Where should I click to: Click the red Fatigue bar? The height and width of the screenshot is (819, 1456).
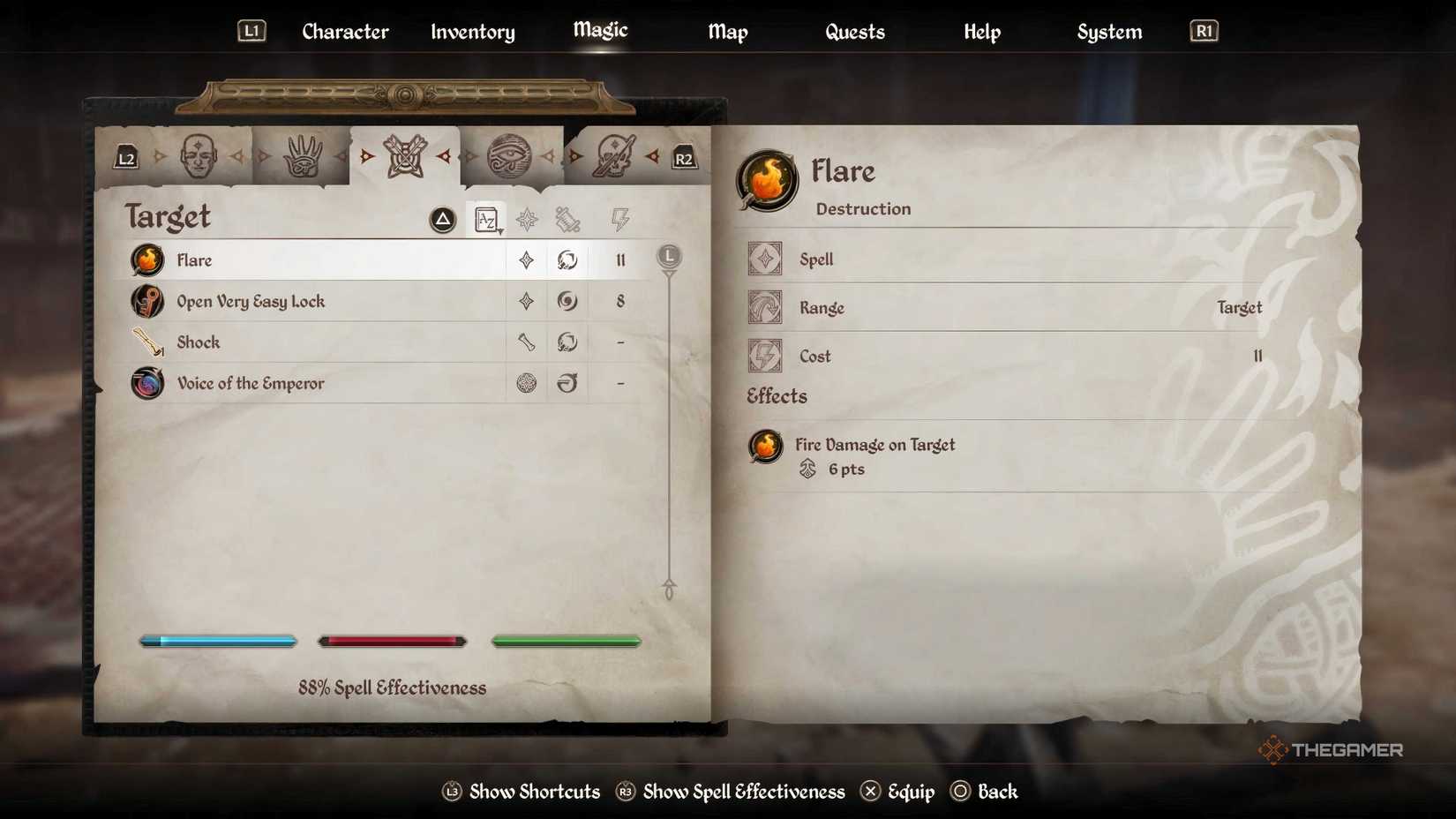(x=392, y=641)
